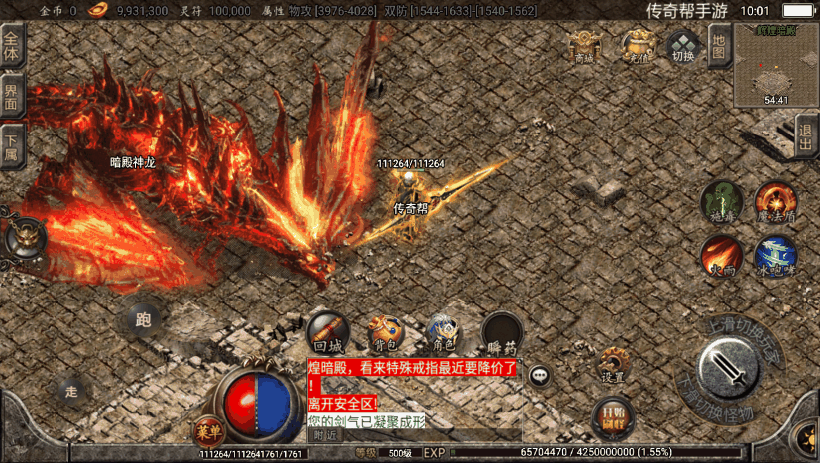This screenshot has width=820, height=463.
Task: Open the 商城 shop
Action: (584, 47)
